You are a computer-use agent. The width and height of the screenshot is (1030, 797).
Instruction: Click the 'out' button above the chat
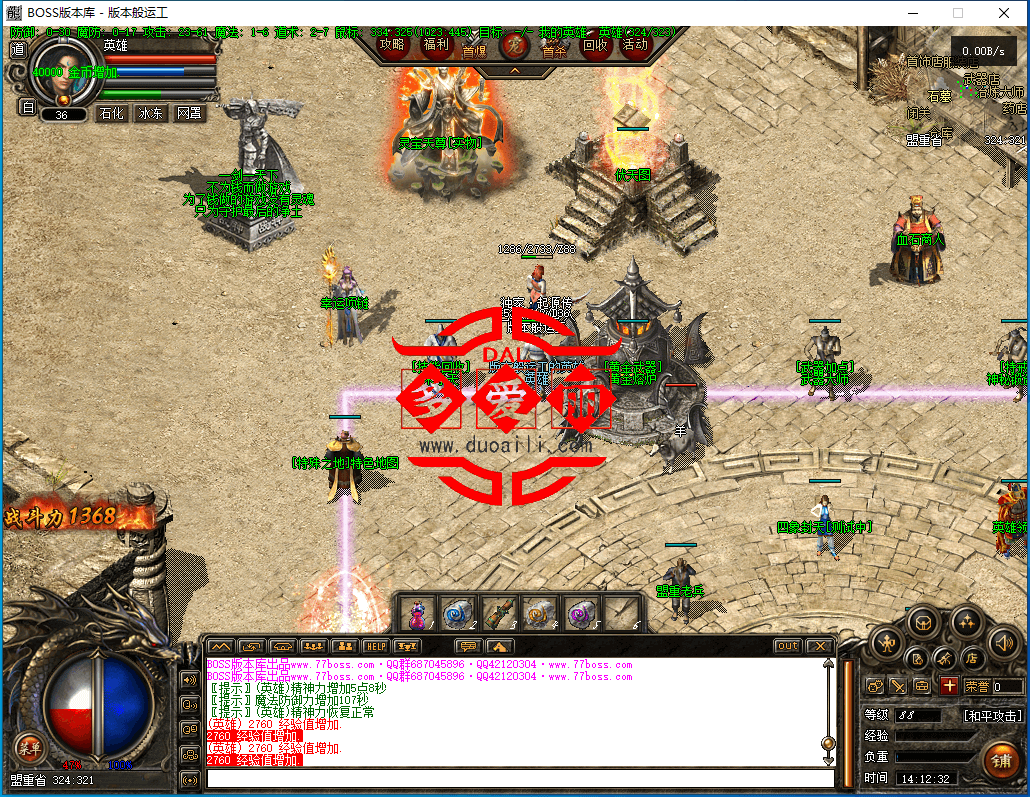(x=788, y=646)
